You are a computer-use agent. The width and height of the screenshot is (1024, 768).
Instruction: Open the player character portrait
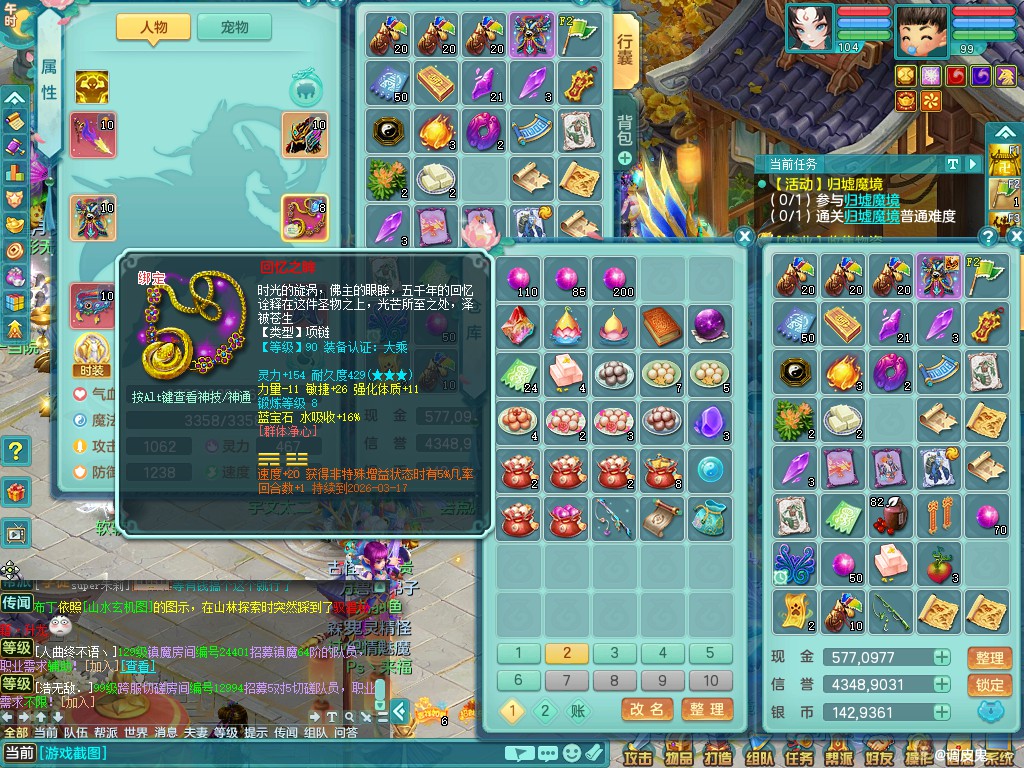pyautogui.click(x=808, y=27)
